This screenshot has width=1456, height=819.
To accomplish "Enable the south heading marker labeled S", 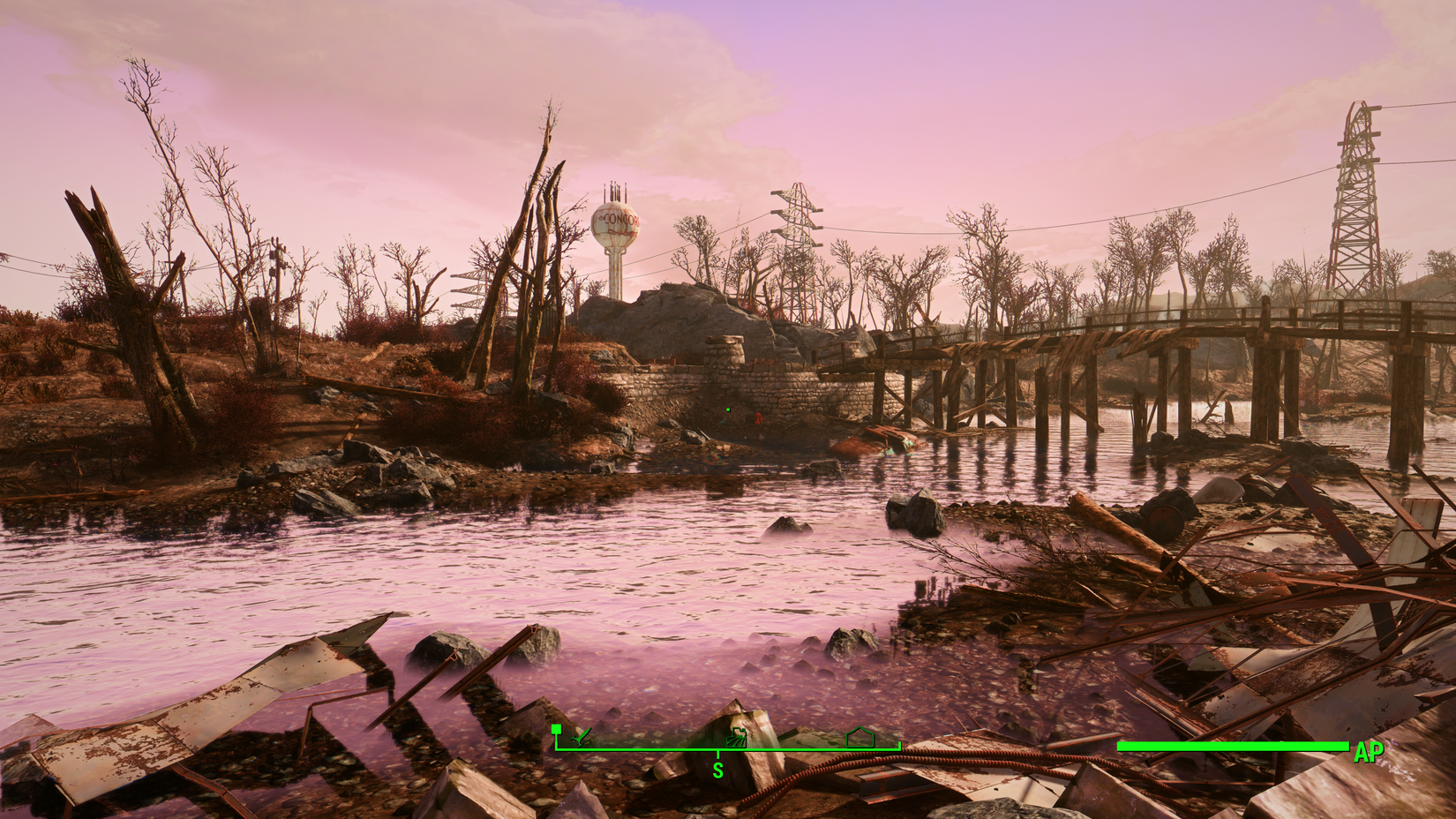I will point(718,768).
